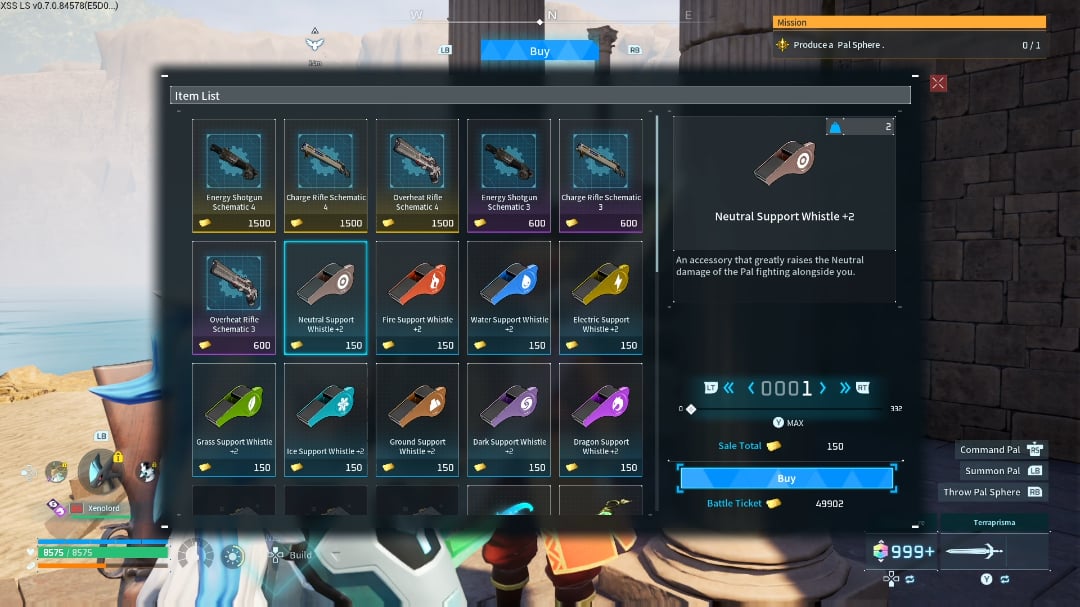Viewport: 1080px width, 607px height.
Task: Select the Dragon Support Whistle +2
Action: coord(601,419)
